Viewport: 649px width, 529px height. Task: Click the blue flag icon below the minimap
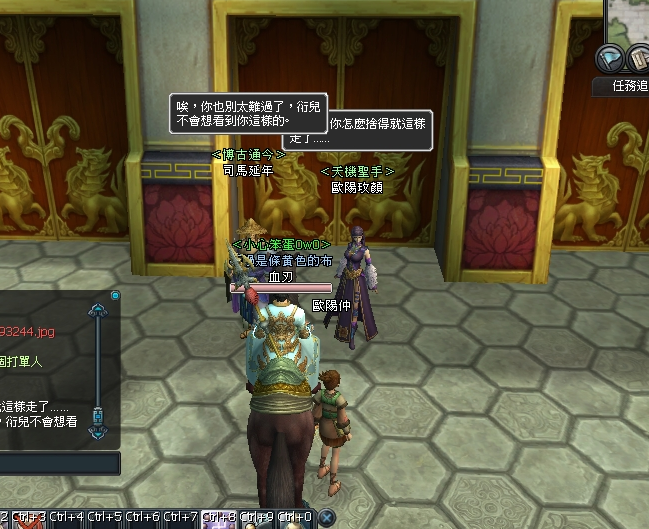[611, 56]
